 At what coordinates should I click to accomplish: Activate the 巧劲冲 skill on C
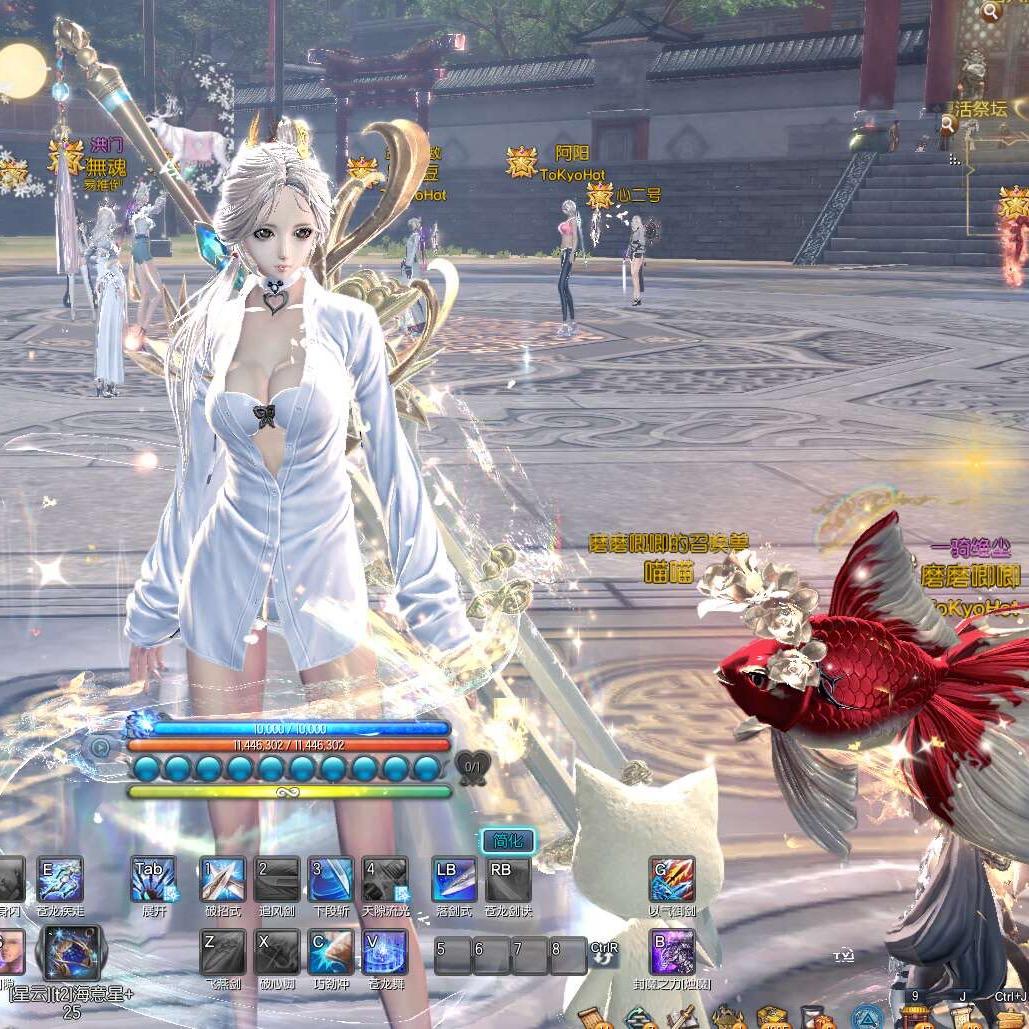tap(331, 952)
